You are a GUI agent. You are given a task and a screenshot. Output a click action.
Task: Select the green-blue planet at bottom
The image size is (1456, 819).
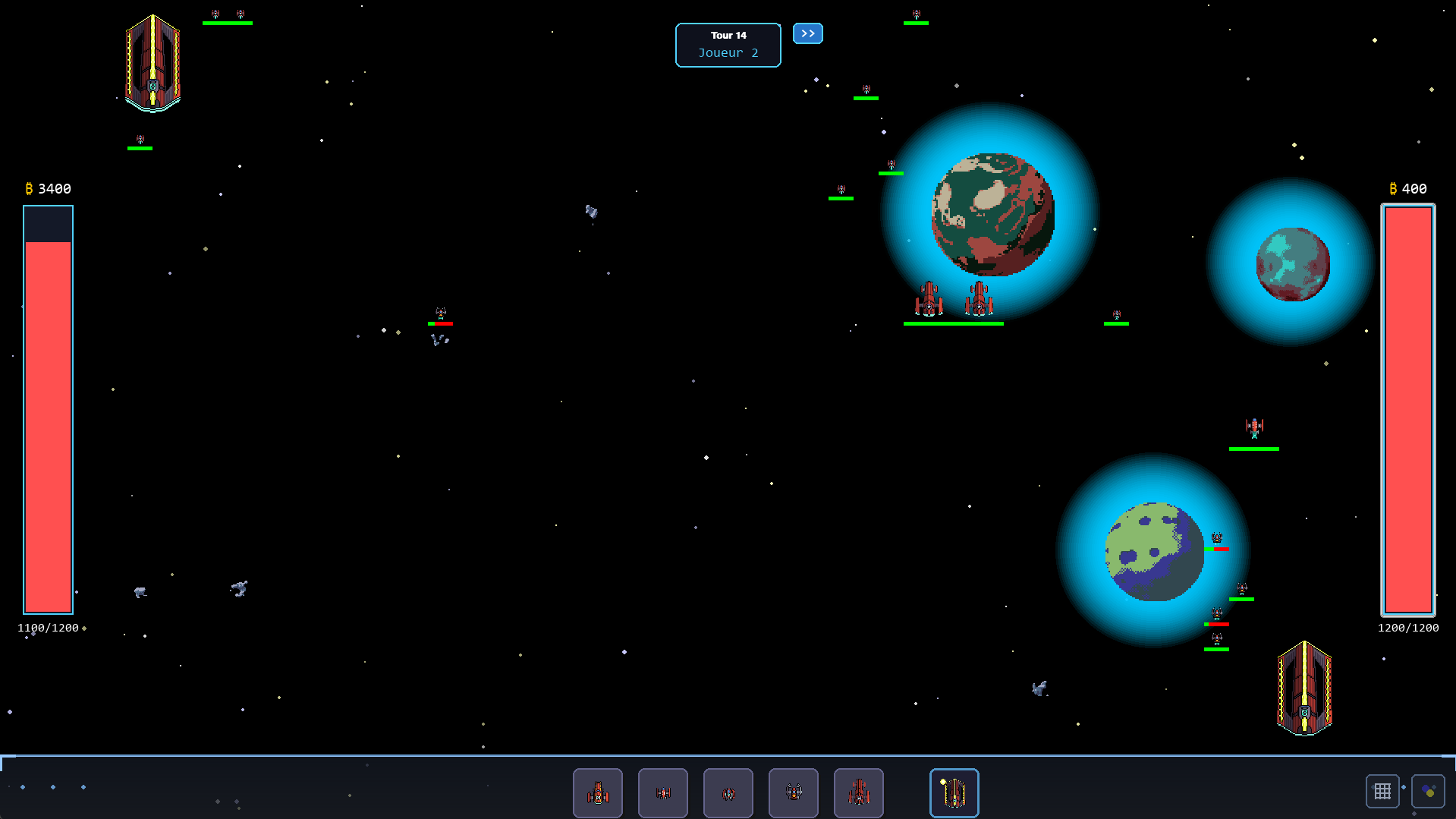click(x=1154, y=552)
